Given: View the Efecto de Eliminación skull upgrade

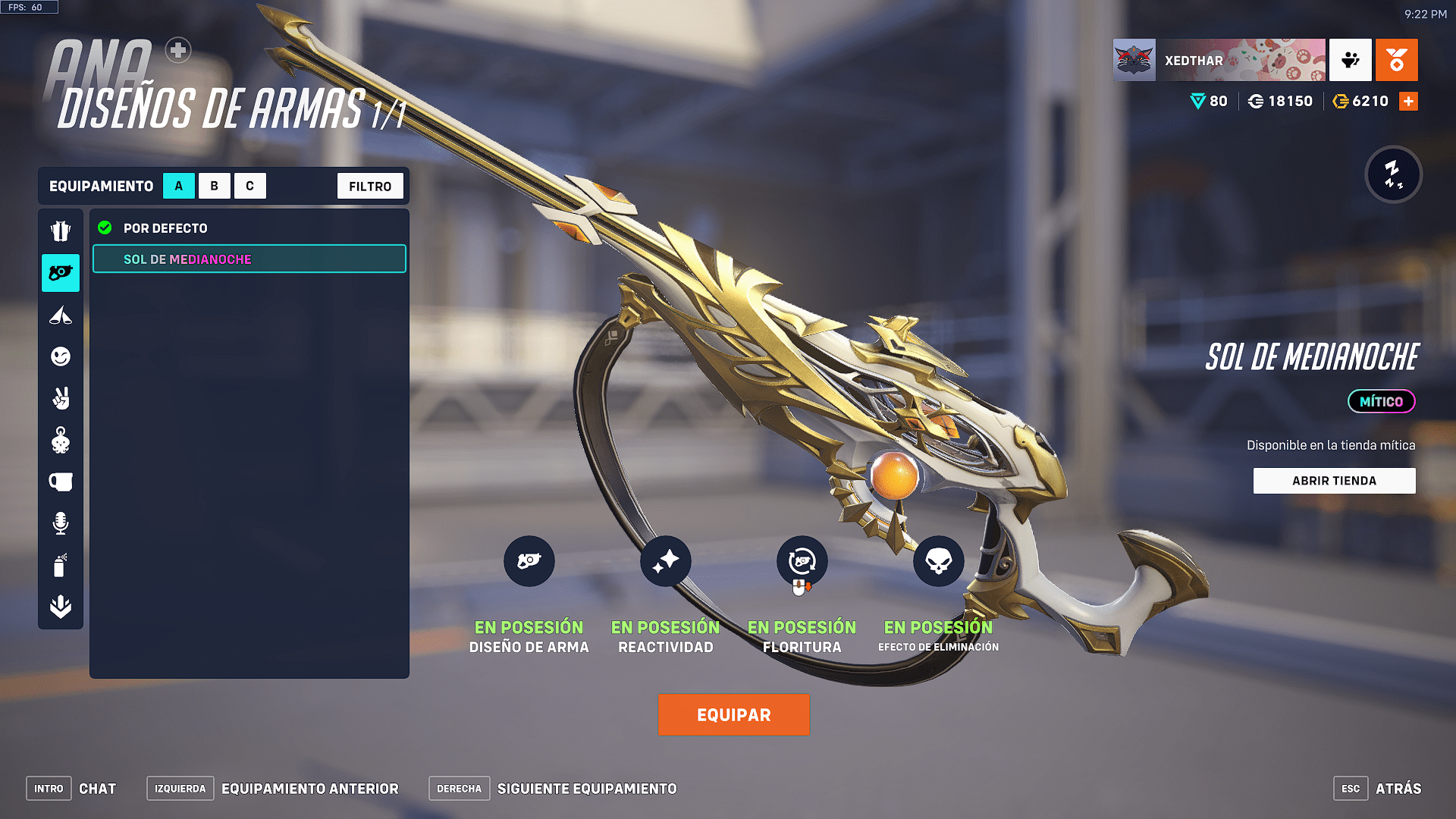Looking at the screenshot, I should 938,561.
